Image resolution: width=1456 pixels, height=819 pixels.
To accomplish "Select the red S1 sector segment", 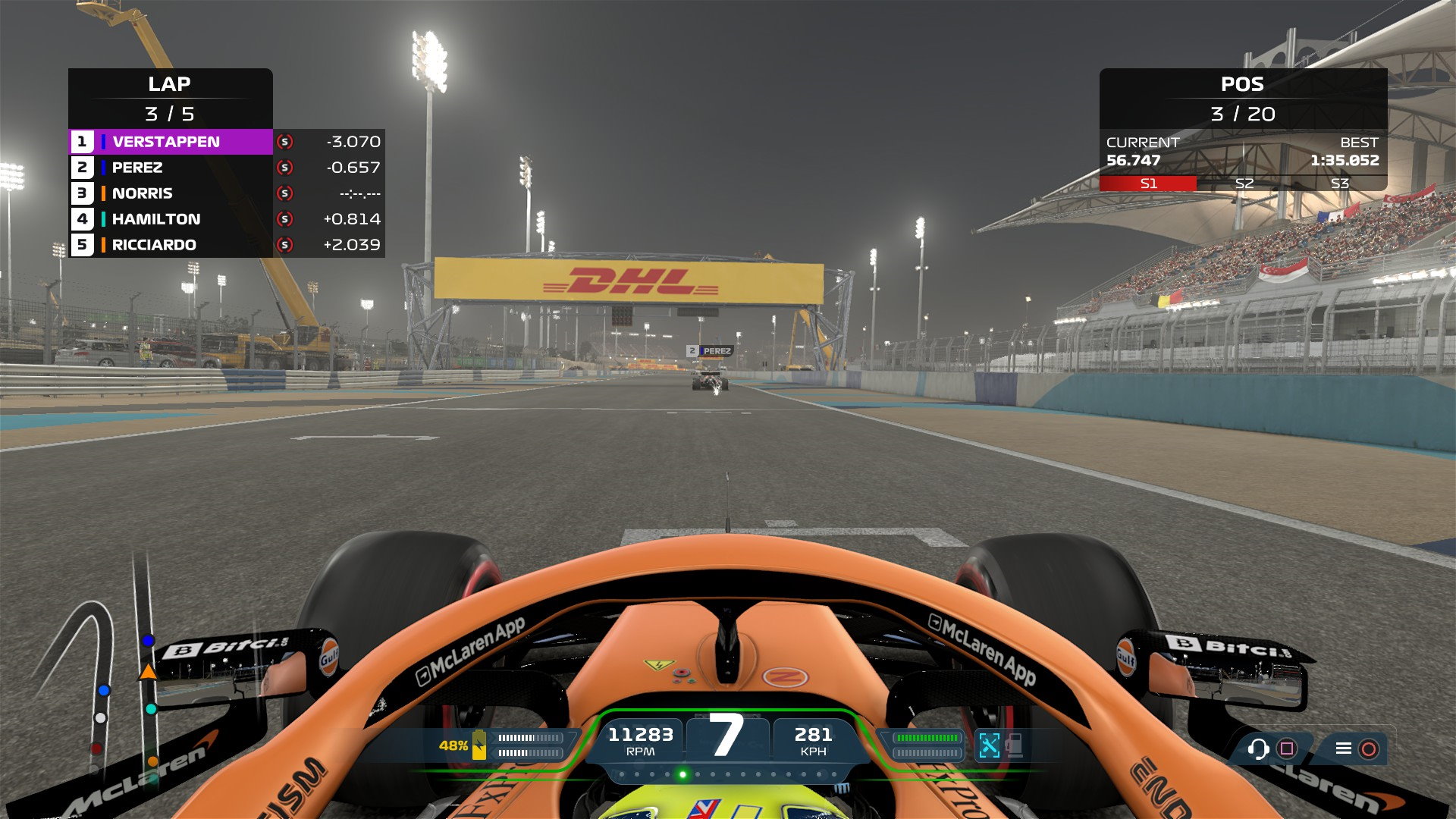I will [1148, 184].
